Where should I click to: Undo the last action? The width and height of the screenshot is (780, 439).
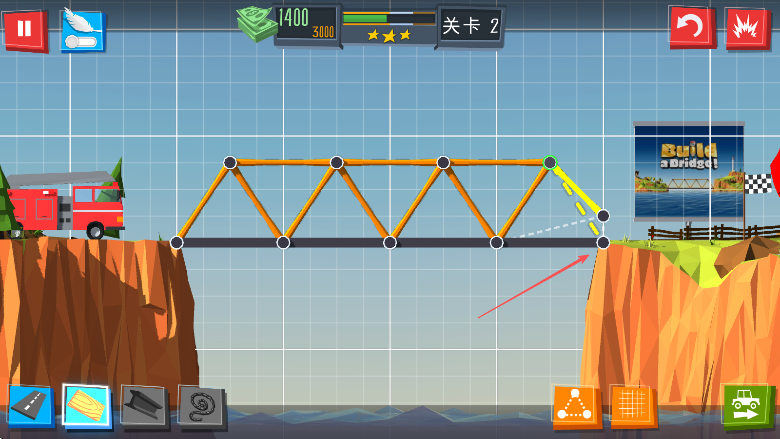point(690,27)
